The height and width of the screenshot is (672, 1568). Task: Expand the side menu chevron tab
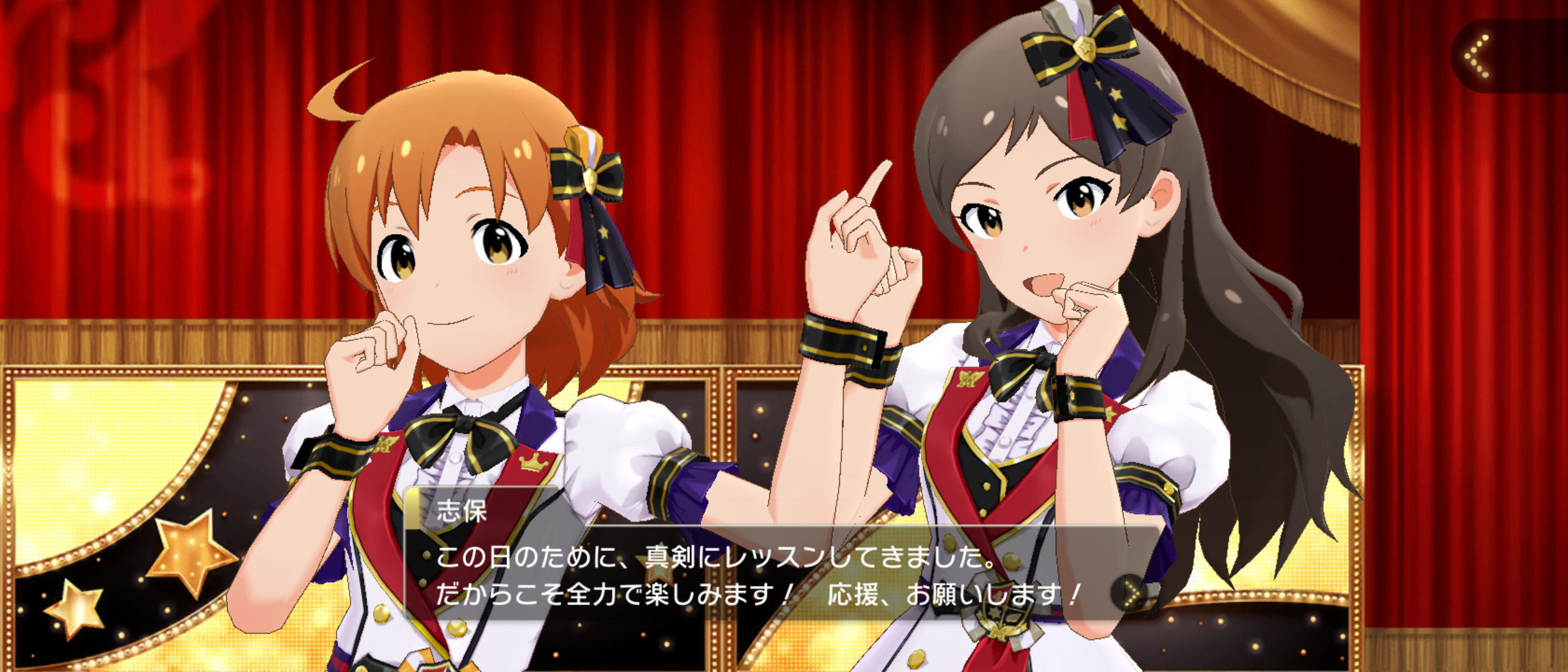pyautogui.click(x=1478, y=57)
